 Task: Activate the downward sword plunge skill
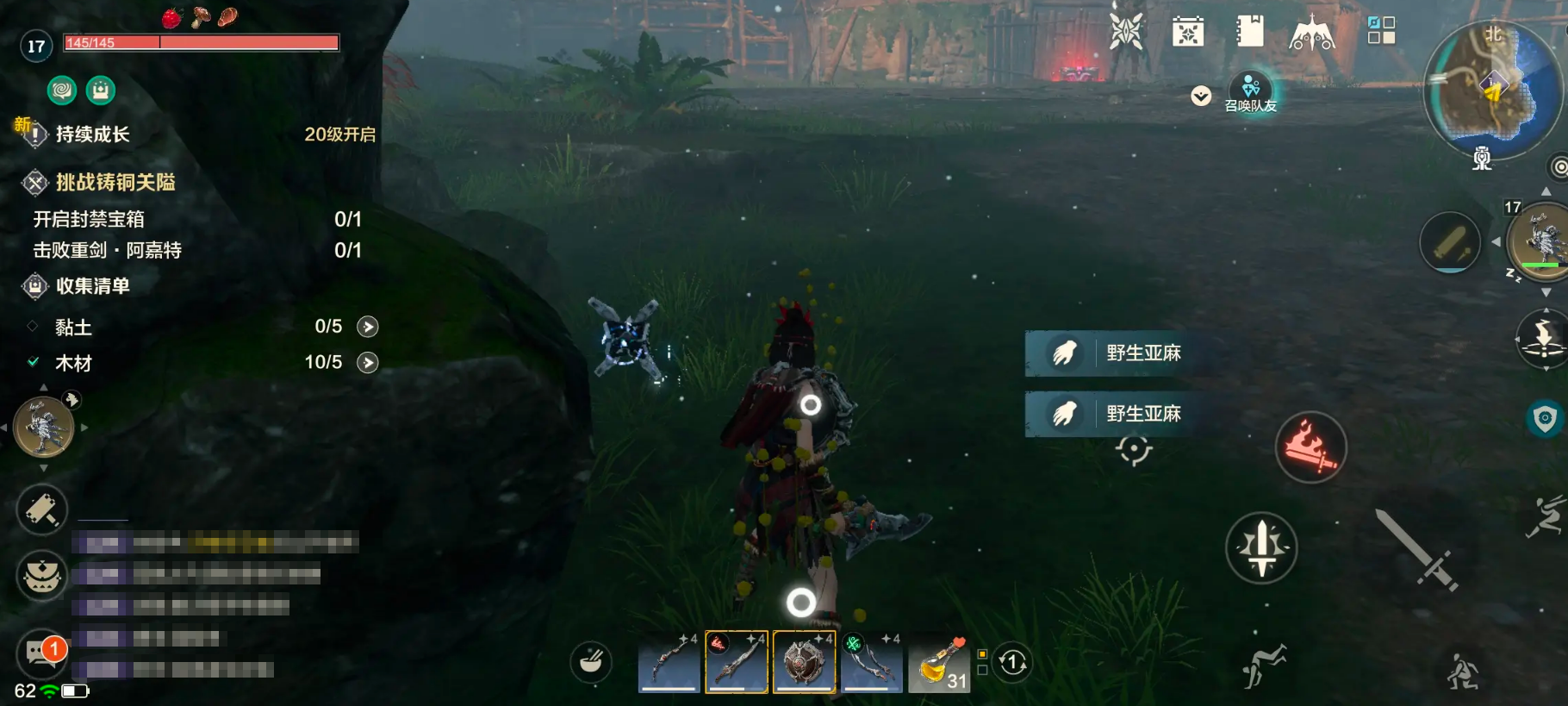pyautogui.click(x=1261, y=548)
